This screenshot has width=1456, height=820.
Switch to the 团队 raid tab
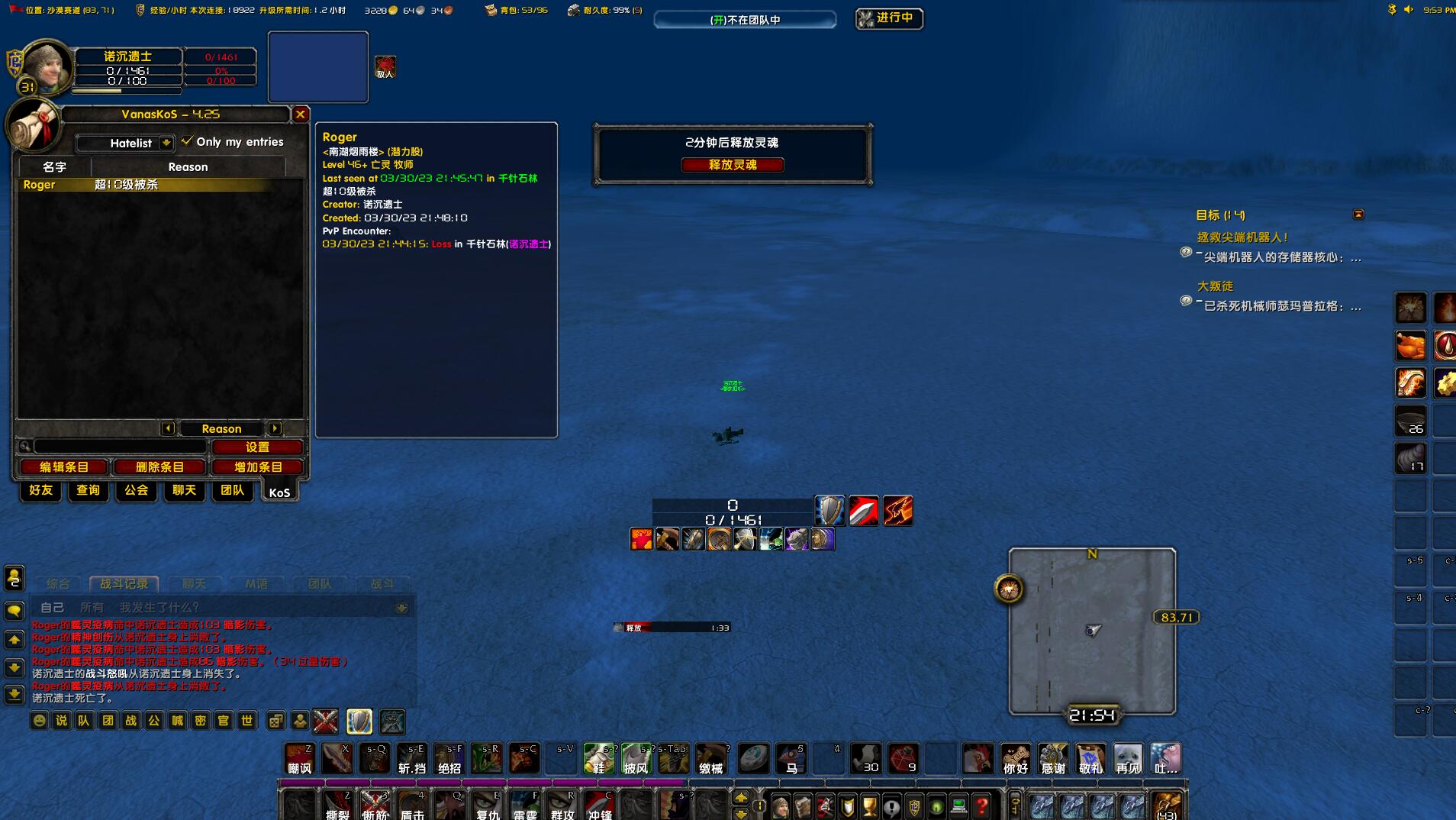pyautogui.click(x=232, y=490)
